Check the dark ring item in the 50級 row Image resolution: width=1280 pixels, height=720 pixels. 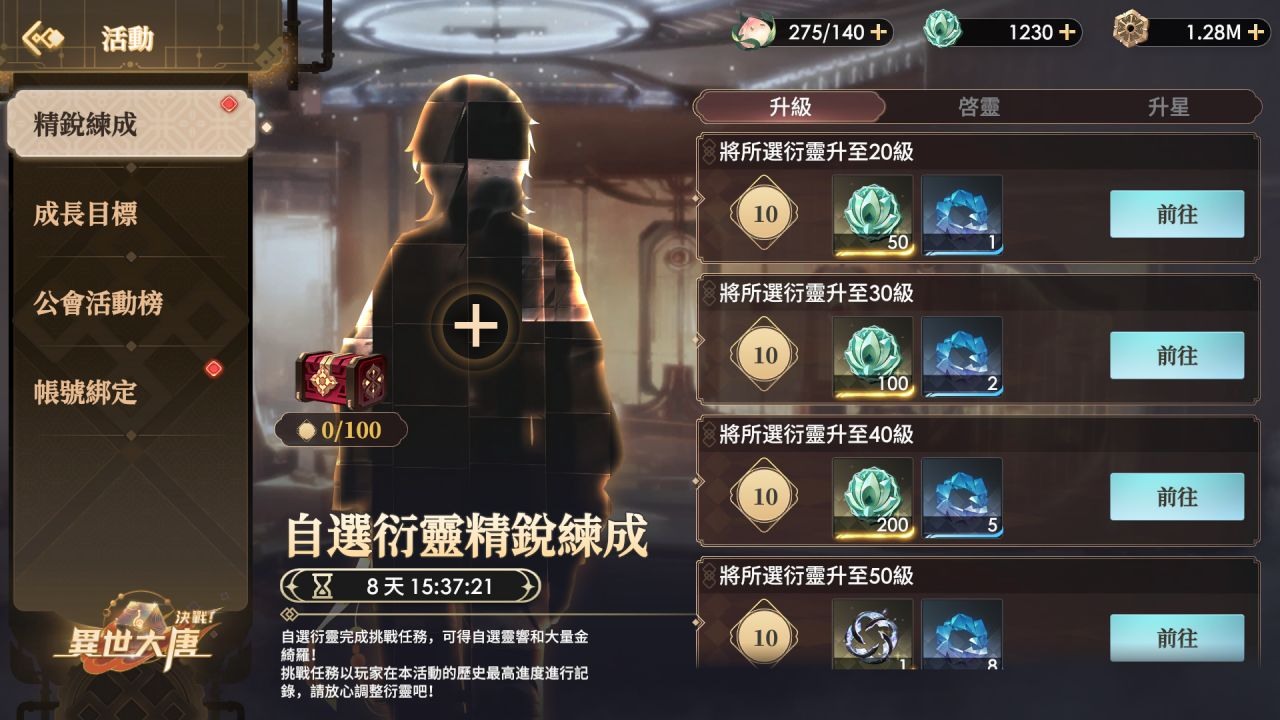coord(870,638)
